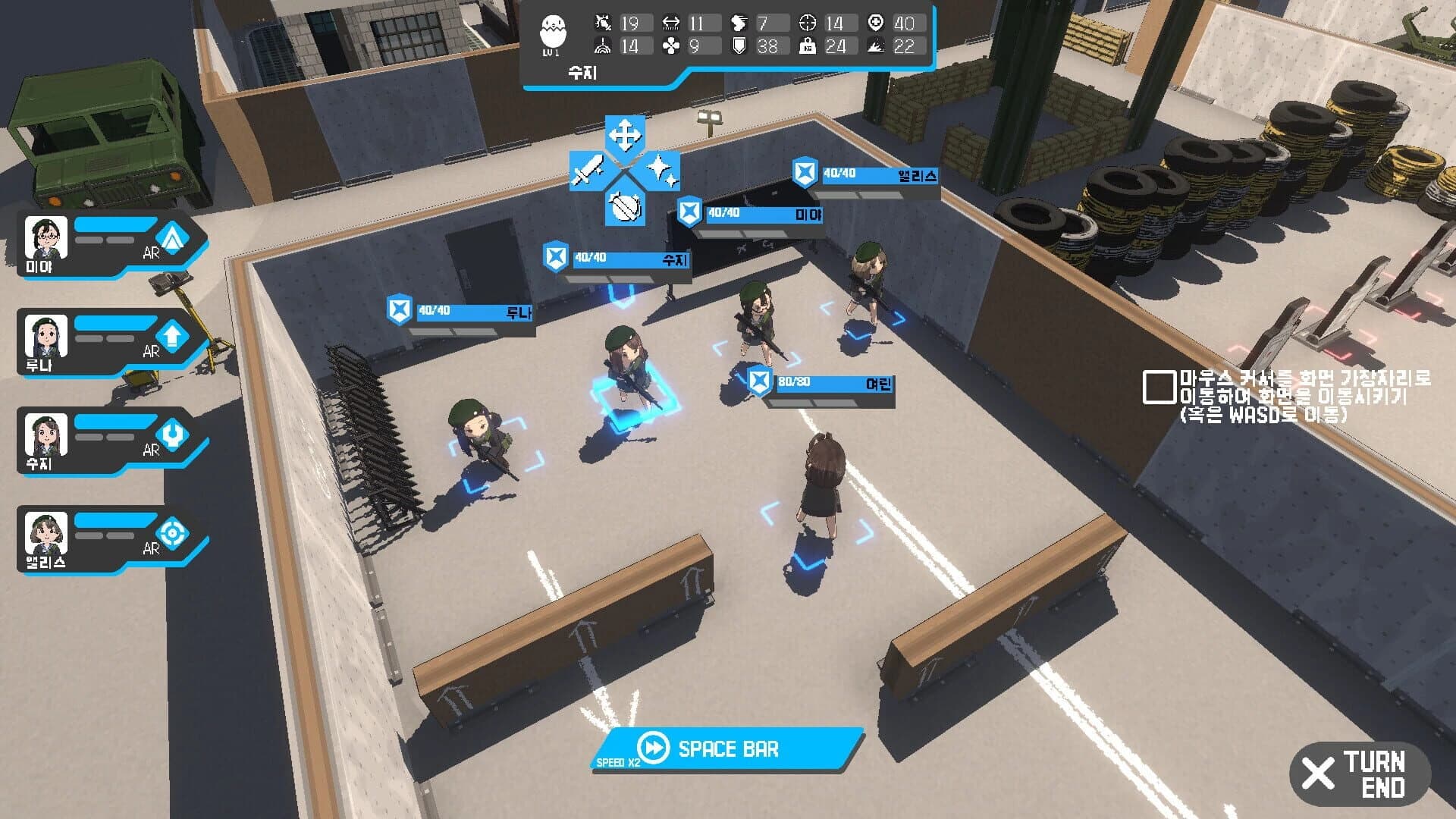
Task: Click 루나's up-arrow status icon
Action: tap(171, 335)
